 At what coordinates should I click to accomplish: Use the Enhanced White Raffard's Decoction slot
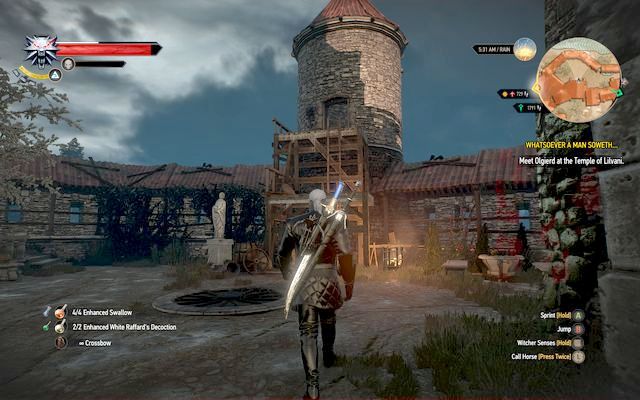(x=61, y=327)
